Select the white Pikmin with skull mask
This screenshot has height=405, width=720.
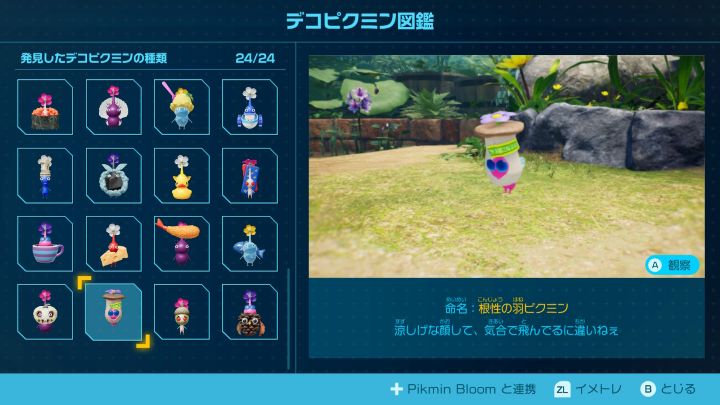45,312
